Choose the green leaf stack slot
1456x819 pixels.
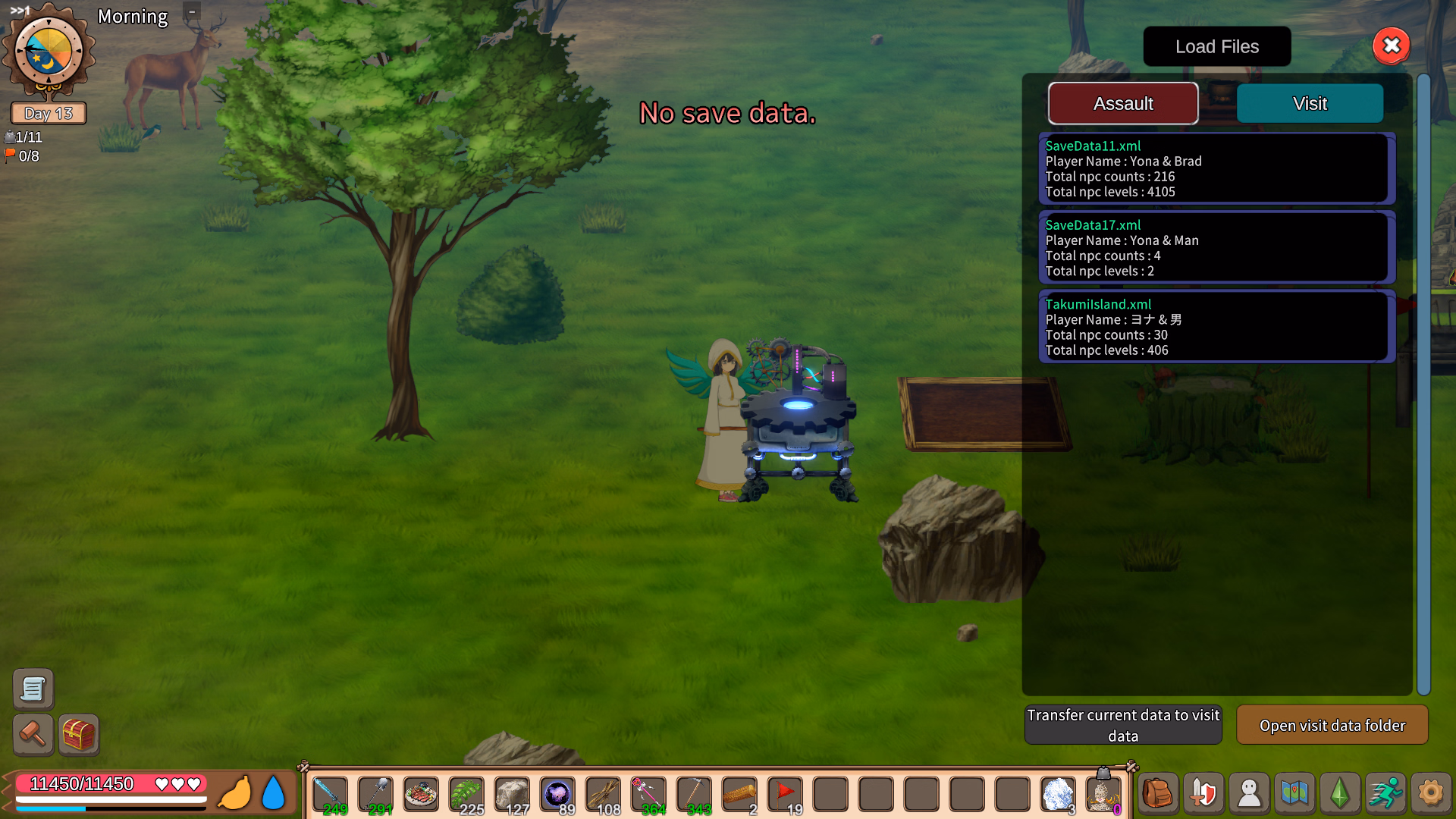[466, 794]
